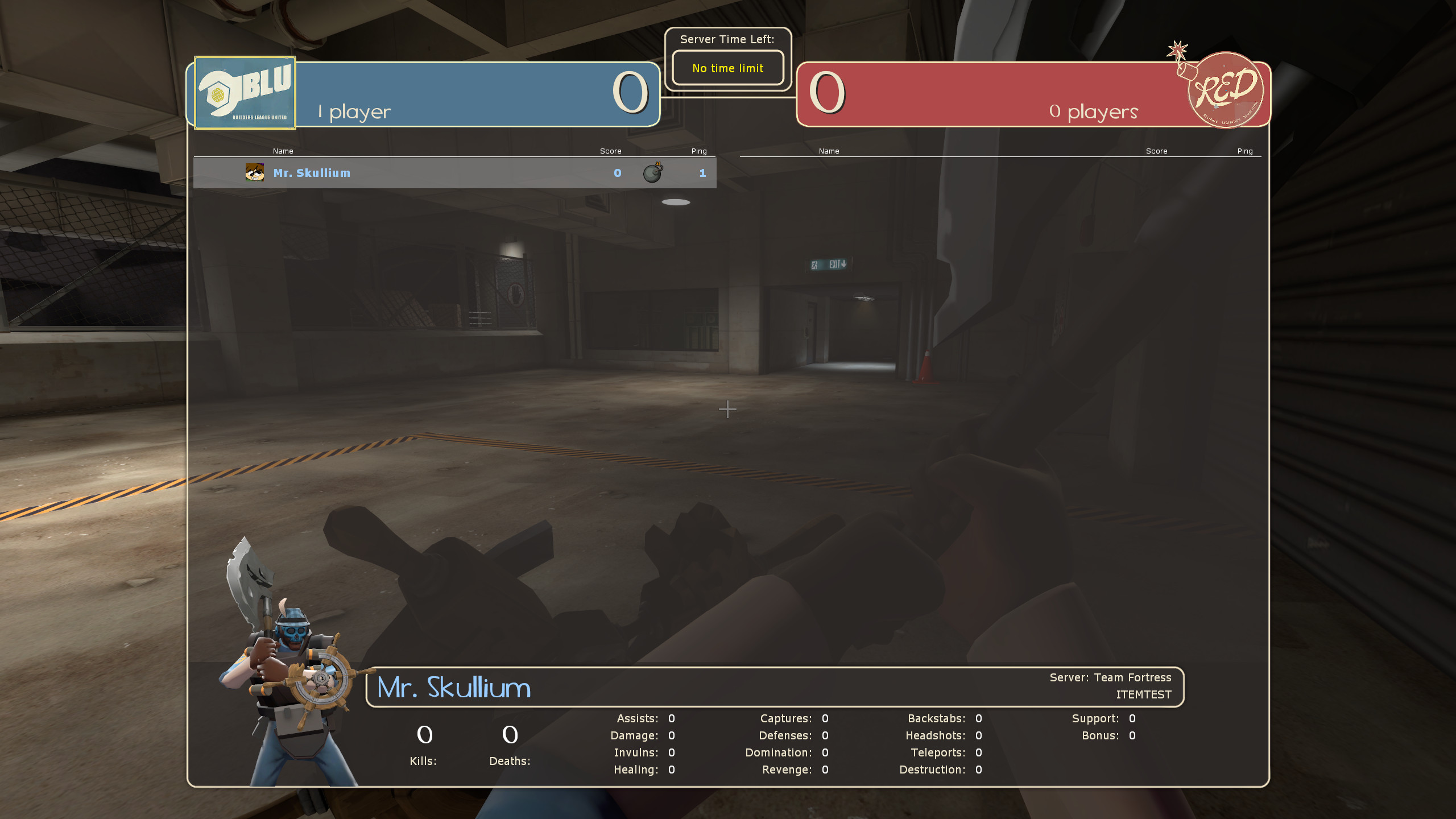This screenshot has height=819, width=1456.
Task: Click the bomb icon beside Mr. Skullium's ping
Action: [652, 173]
